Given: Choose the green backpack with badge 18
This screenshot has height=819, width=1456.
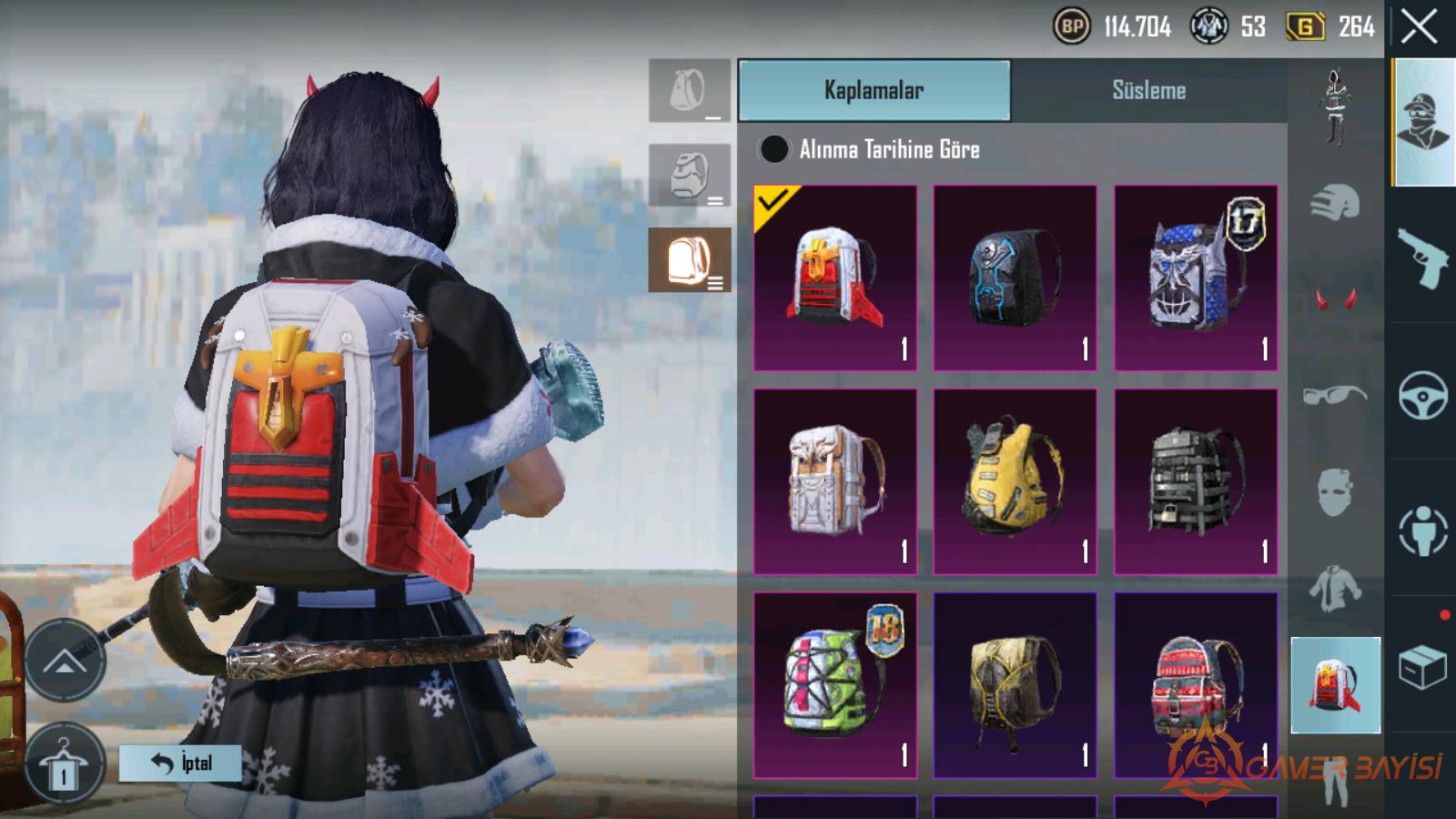Looking at the screenshot, I should pos(835,685).
